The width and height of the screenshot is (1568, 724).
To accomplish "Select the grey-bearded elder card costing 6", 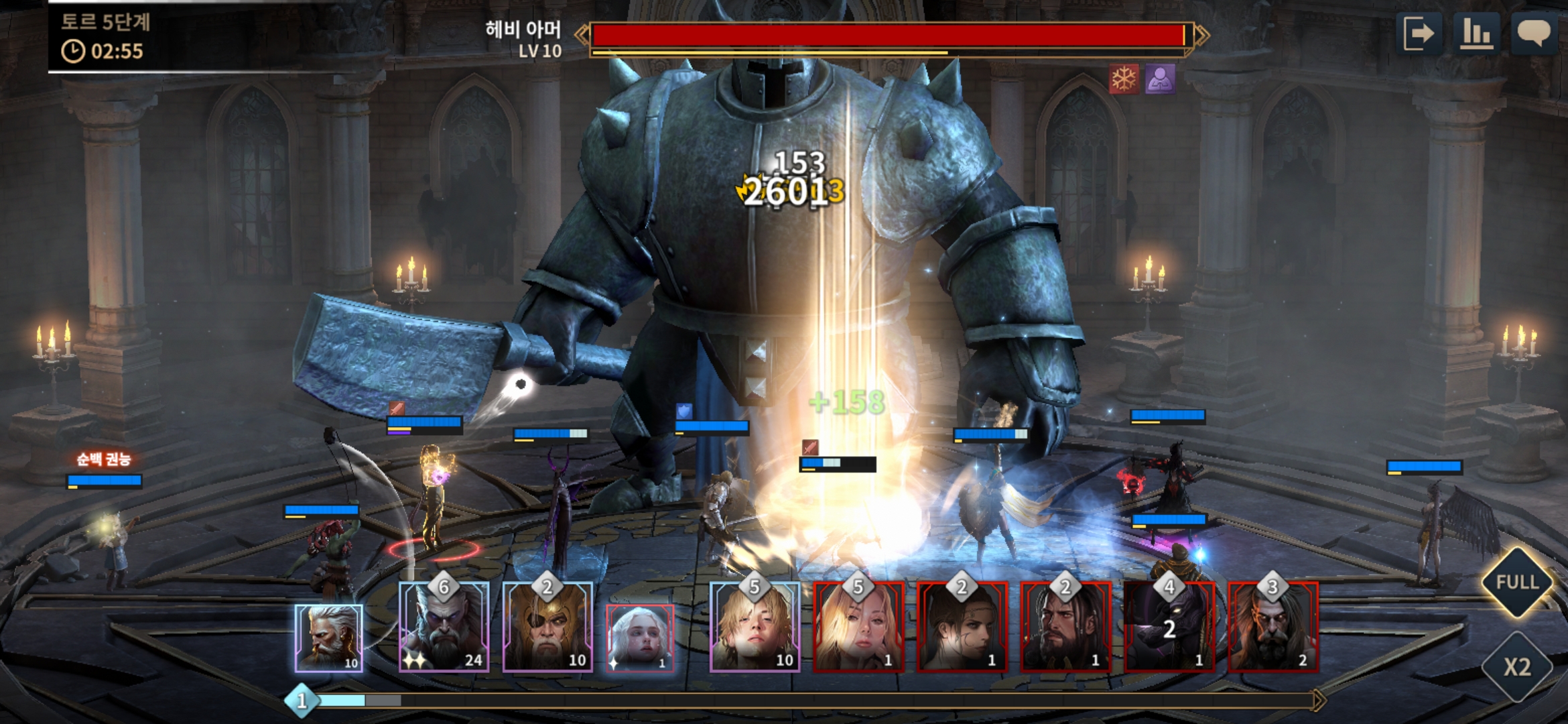I will pos(444,628).
